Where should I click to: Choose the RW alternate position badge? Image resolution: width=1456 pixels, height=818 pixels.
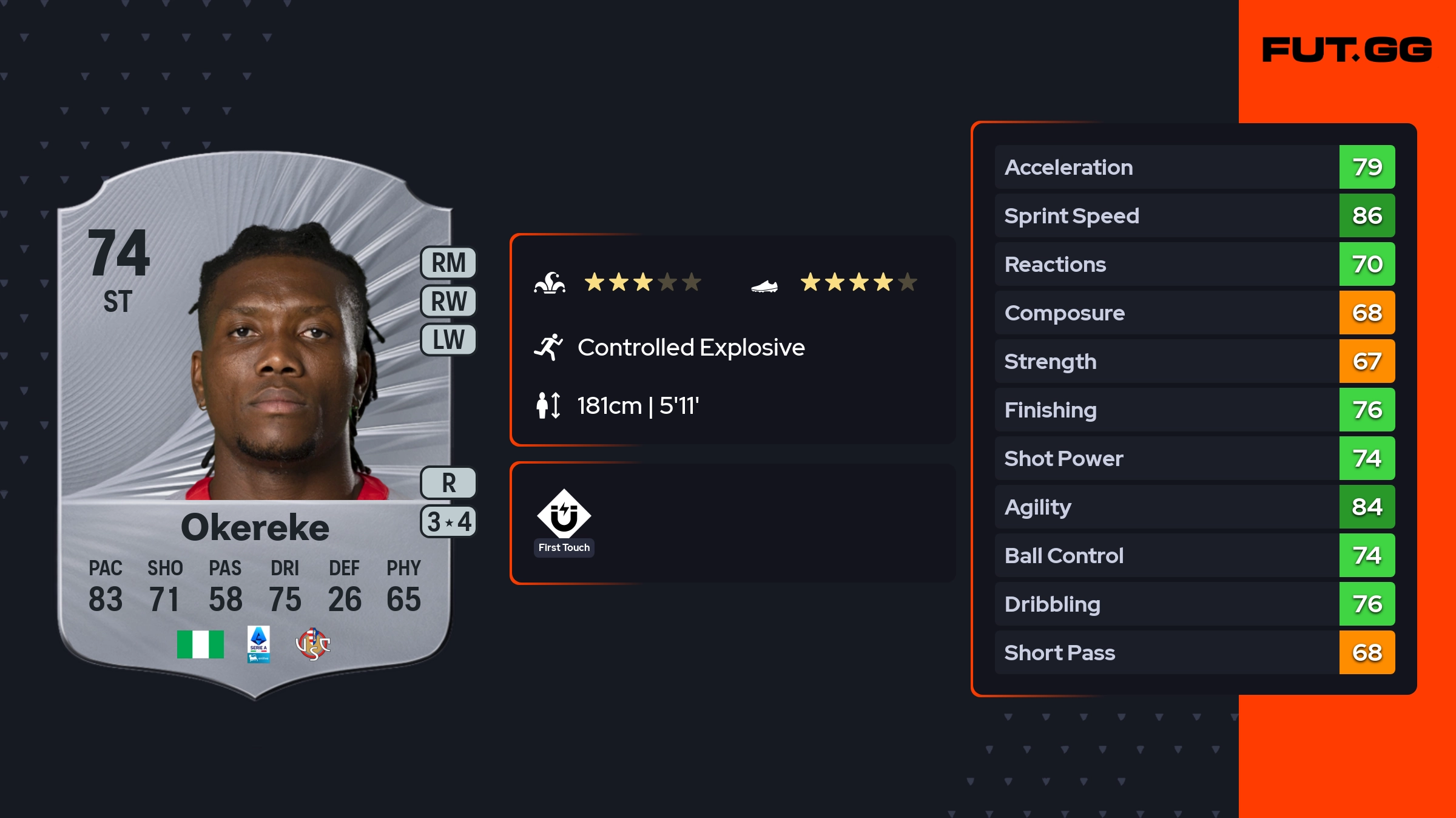448,302
